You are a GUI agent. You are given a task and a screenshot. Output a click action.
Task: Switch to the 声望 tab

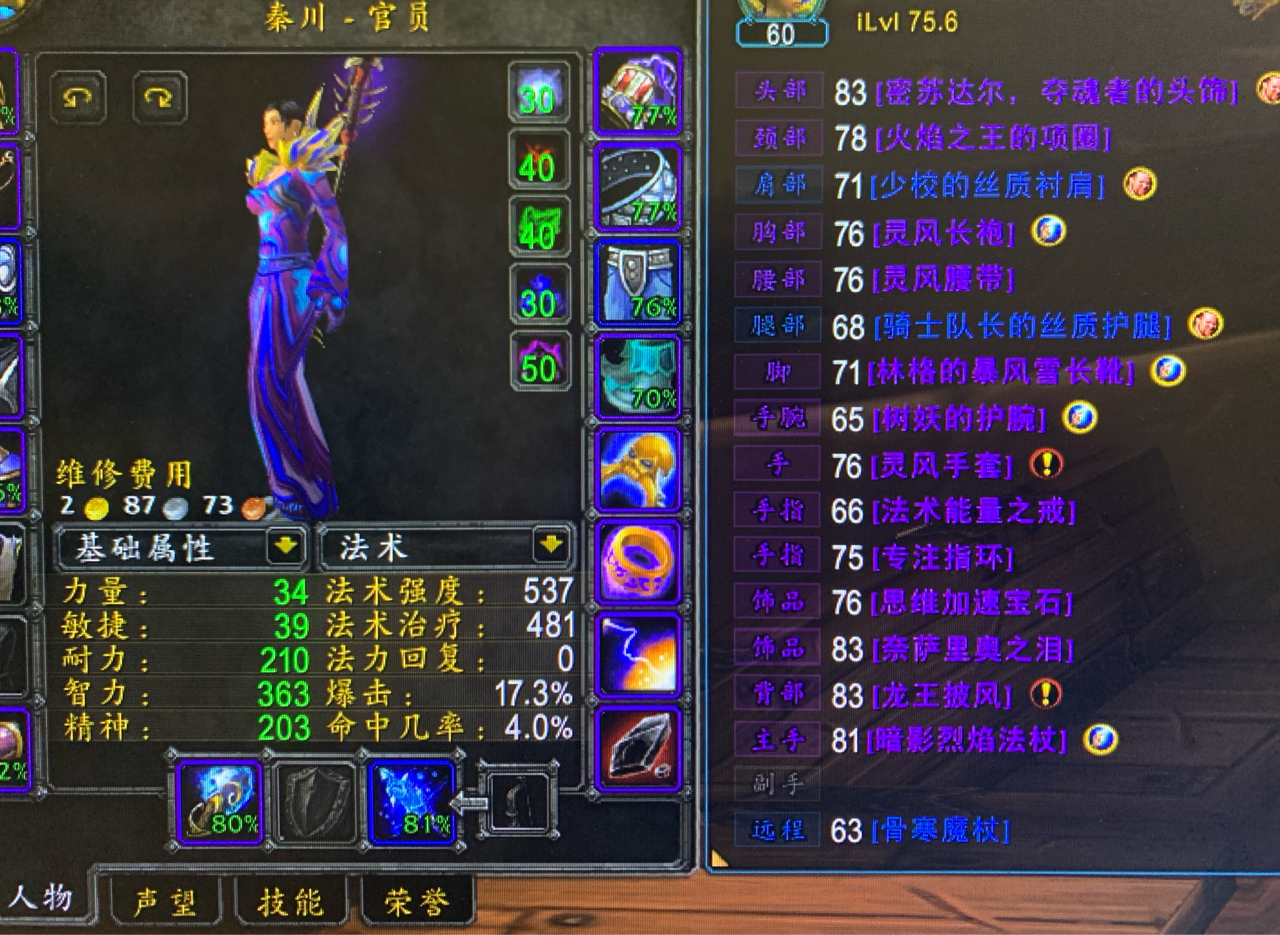click(x=167, y=901)
